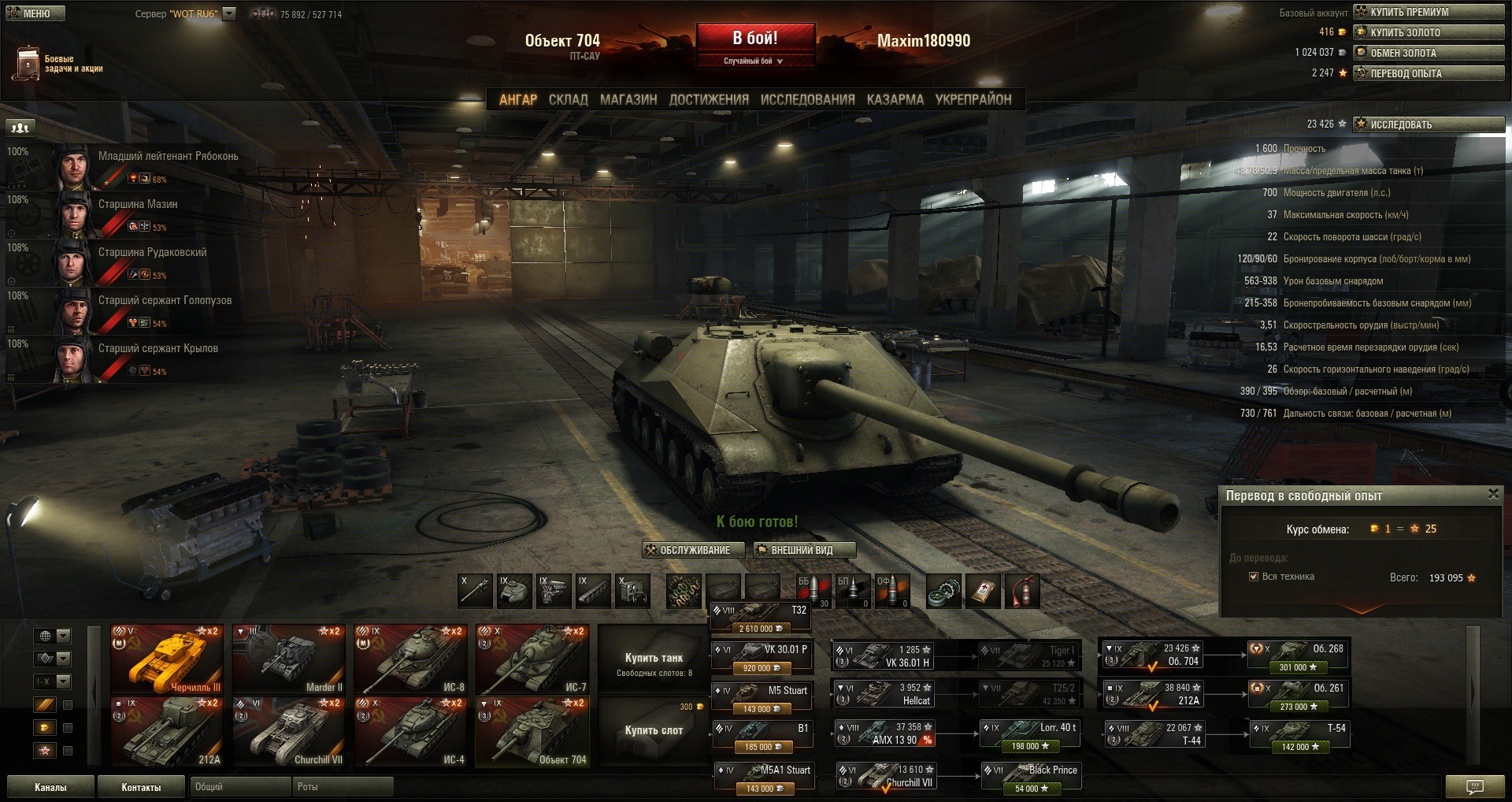Open the Каналы chat channels button
The image size is (1512, 802).
click(50, 787)
